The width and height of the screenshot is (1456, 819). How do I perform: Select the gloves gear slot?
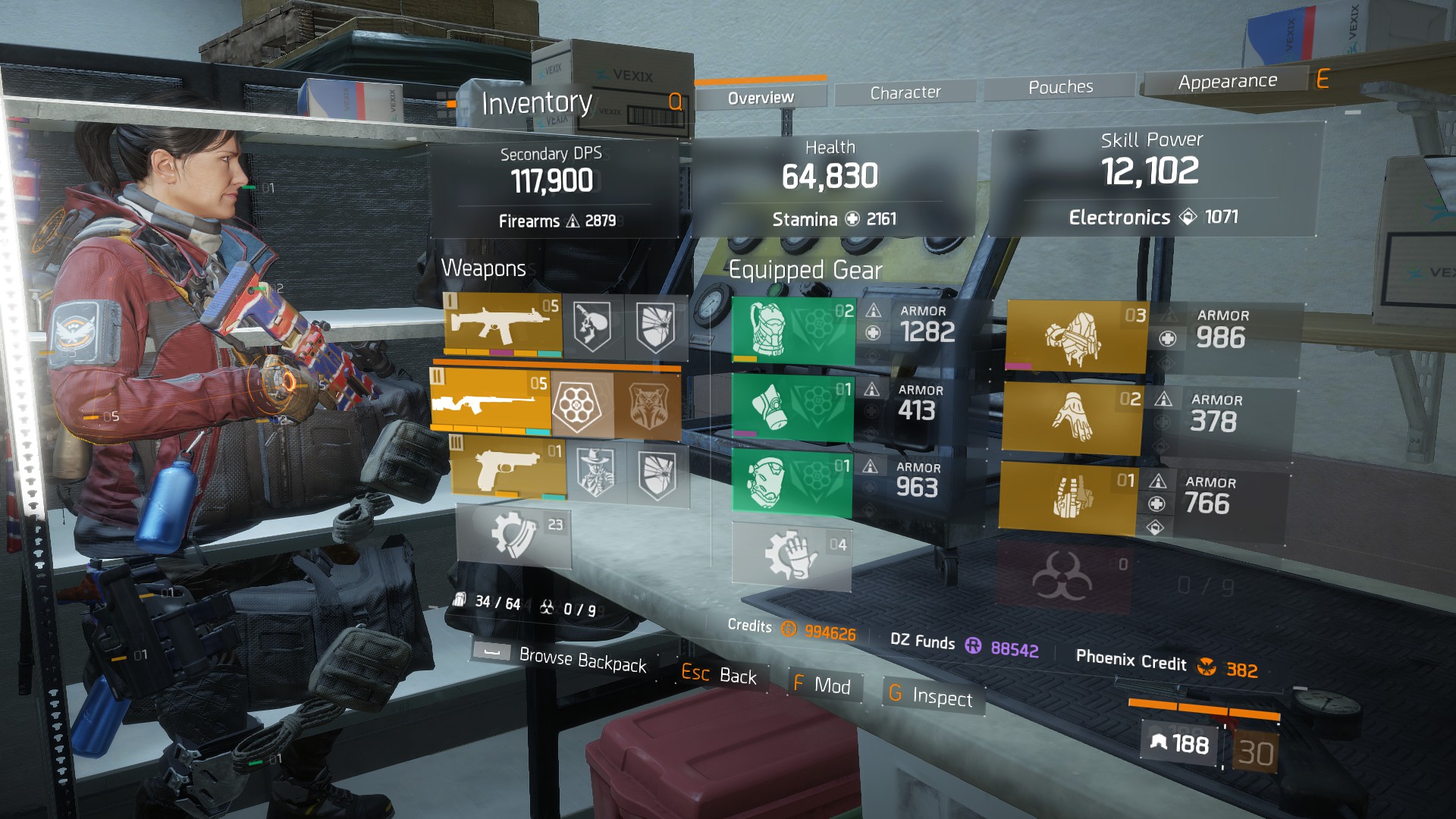click(x=1072, y=418)
